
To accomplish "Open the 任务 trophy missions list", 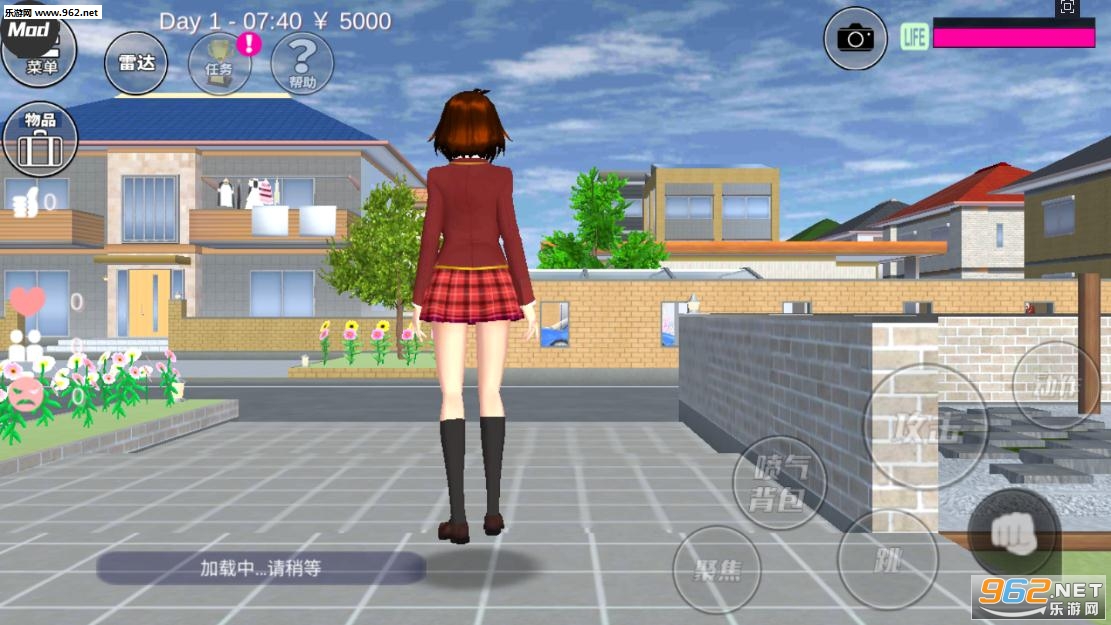I will pos(219,63).
